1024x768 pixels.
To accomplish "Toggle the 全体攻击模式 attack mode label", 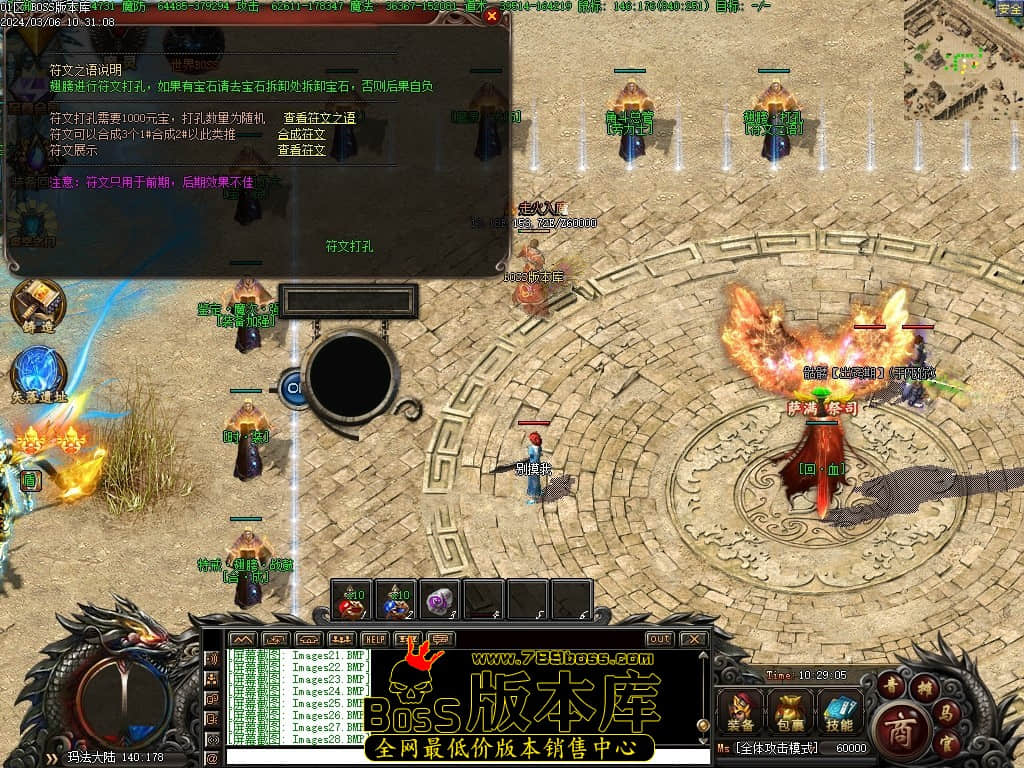I will [x=776, y=748].
